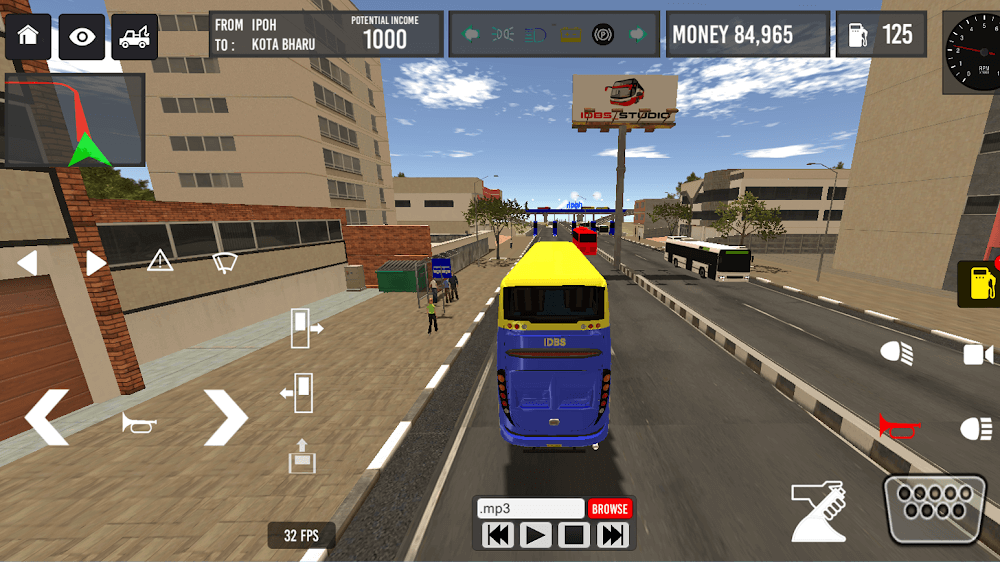Screen dimensions: 1000x562
Task: Change camera view with the eye button
Action: [81, 37]
